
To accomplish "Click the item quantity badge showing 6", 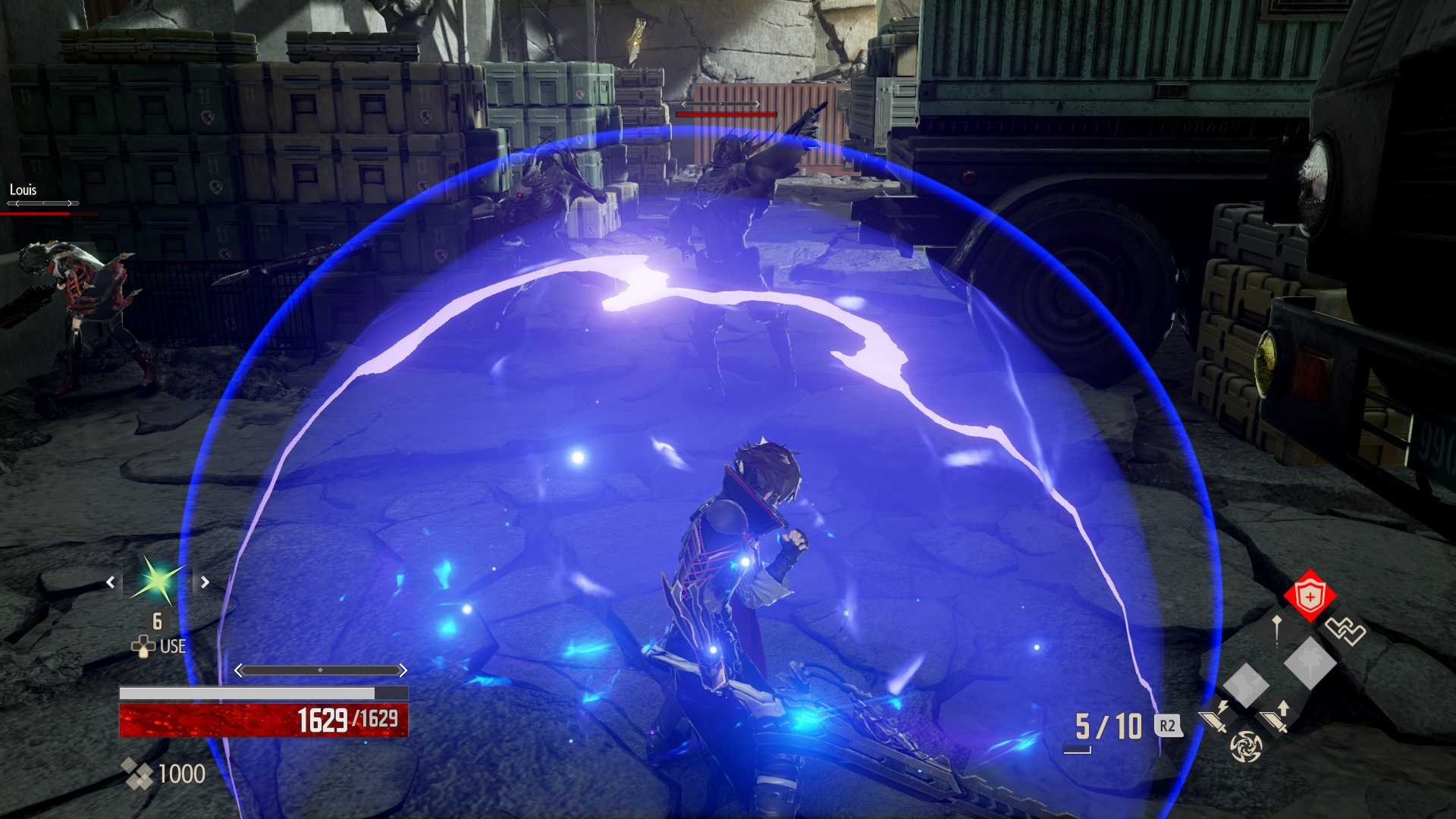I will (158, 621).
